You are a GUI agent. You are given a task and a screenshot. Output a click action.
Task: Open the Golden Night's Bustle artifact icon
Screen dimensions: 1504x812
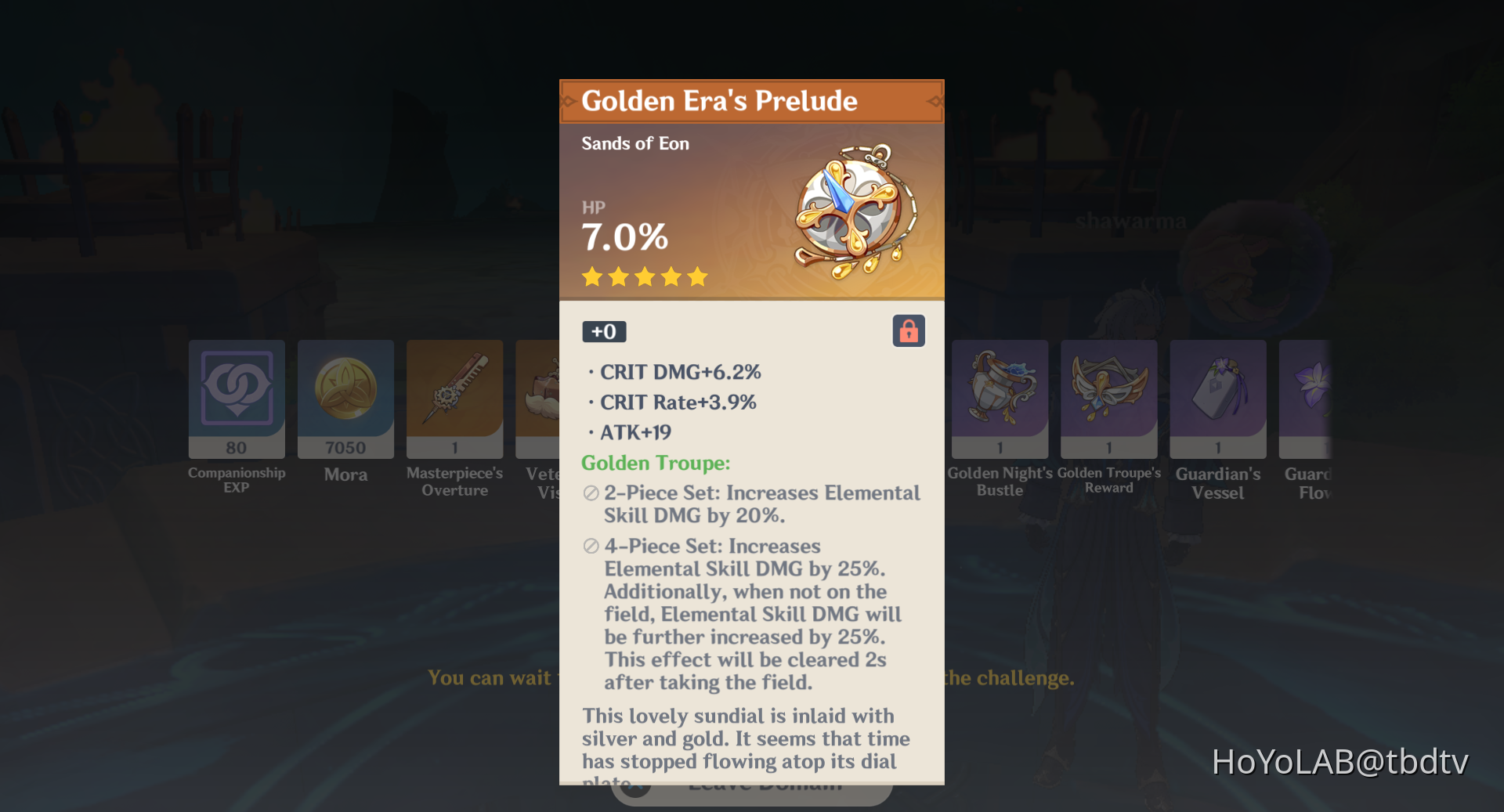[999, 399]
